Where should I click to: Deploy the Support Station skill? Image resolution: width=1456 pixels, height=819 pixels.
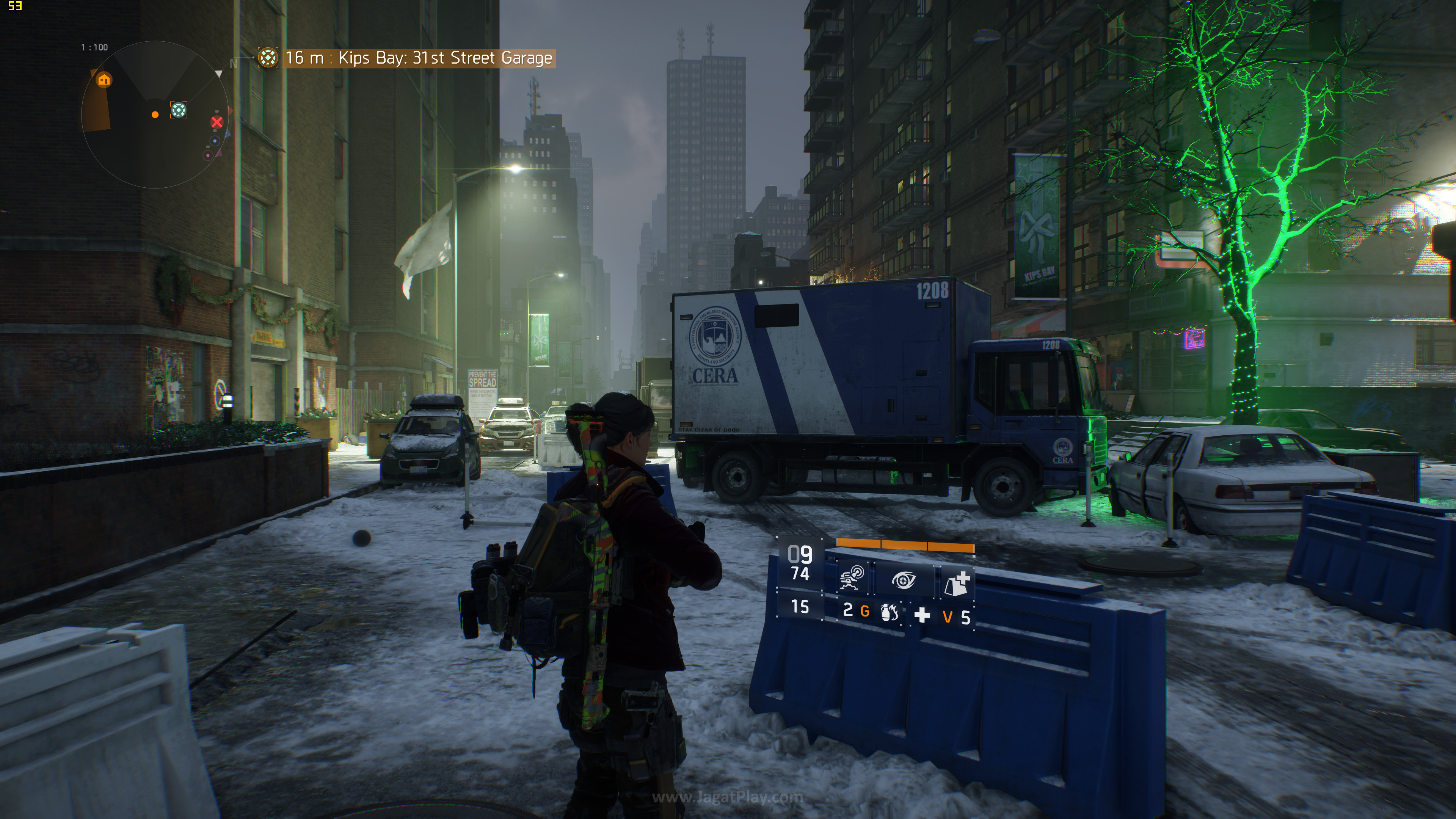pos(957,583)
